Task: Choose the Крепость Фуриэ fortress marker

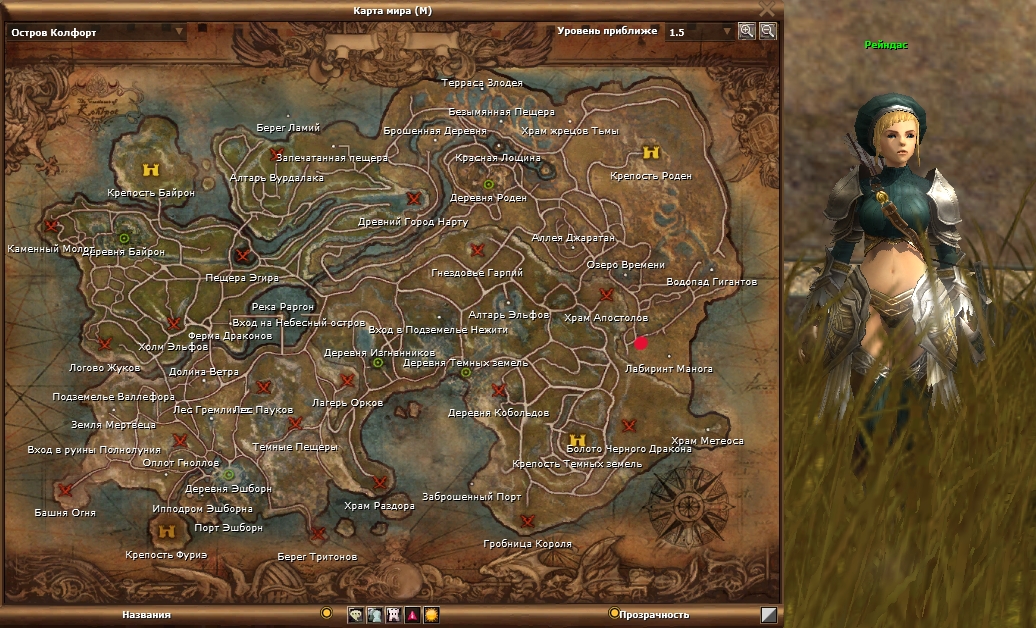Action: pyautogui.click(x=167, y=532)
